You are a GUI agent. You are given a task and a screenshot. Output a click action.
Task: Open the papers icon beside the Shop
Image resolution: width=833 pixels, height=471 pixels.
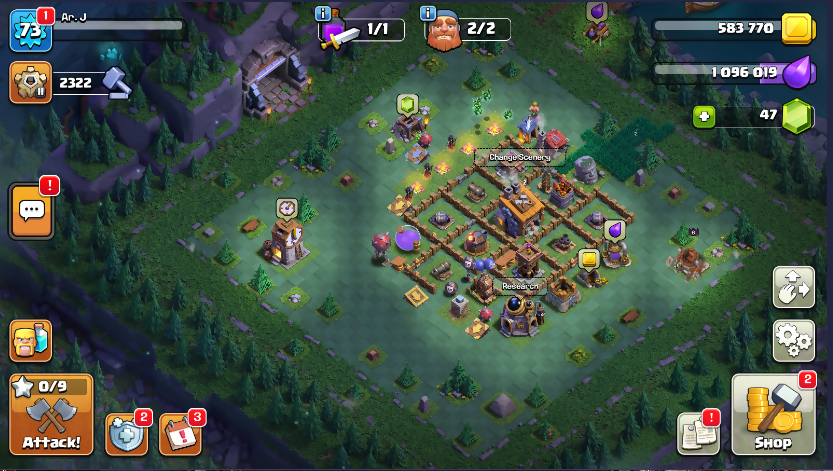tap(699, 431)
